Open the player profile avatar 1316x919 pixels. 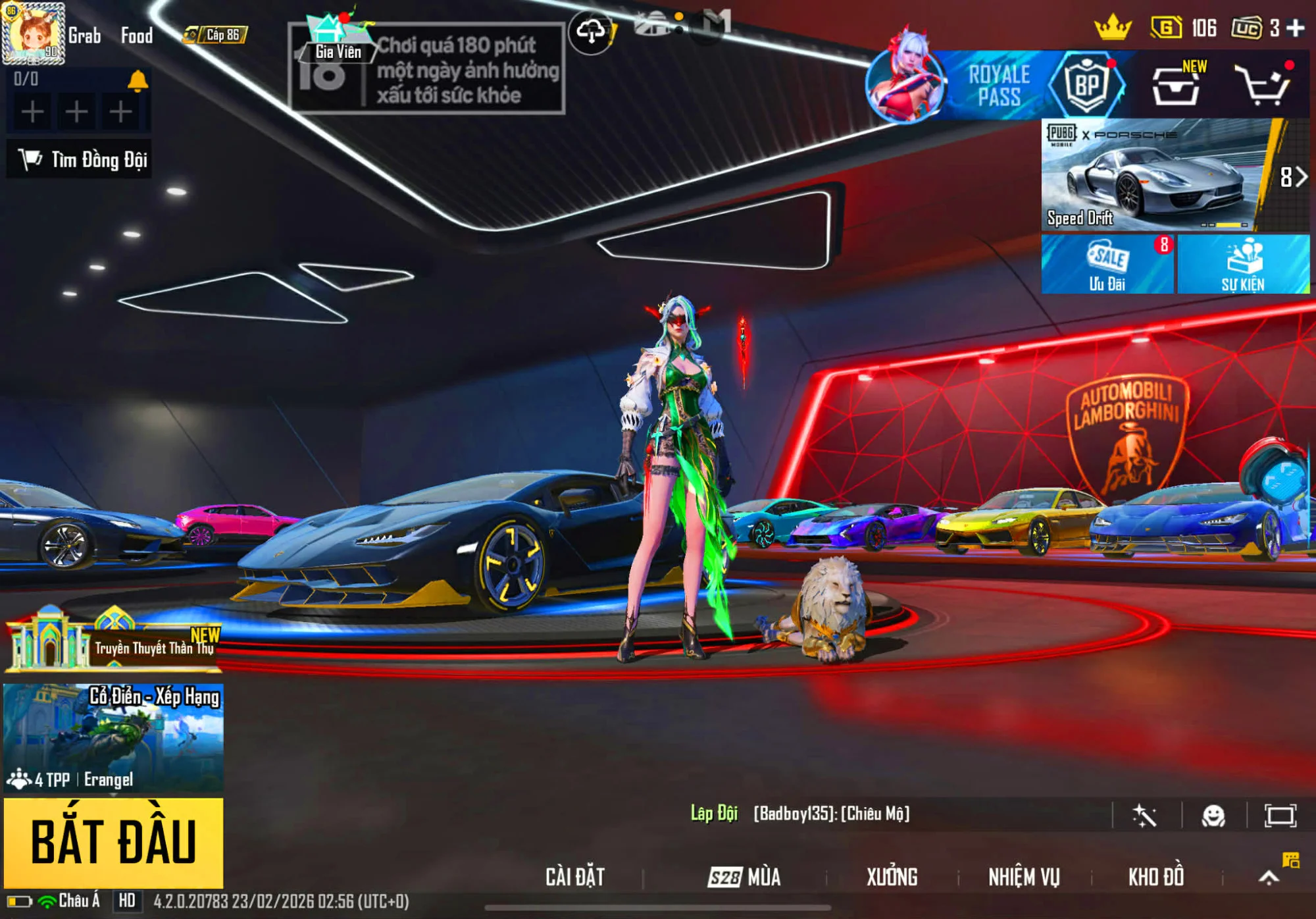pyautogui.click(x=33, y=33)
